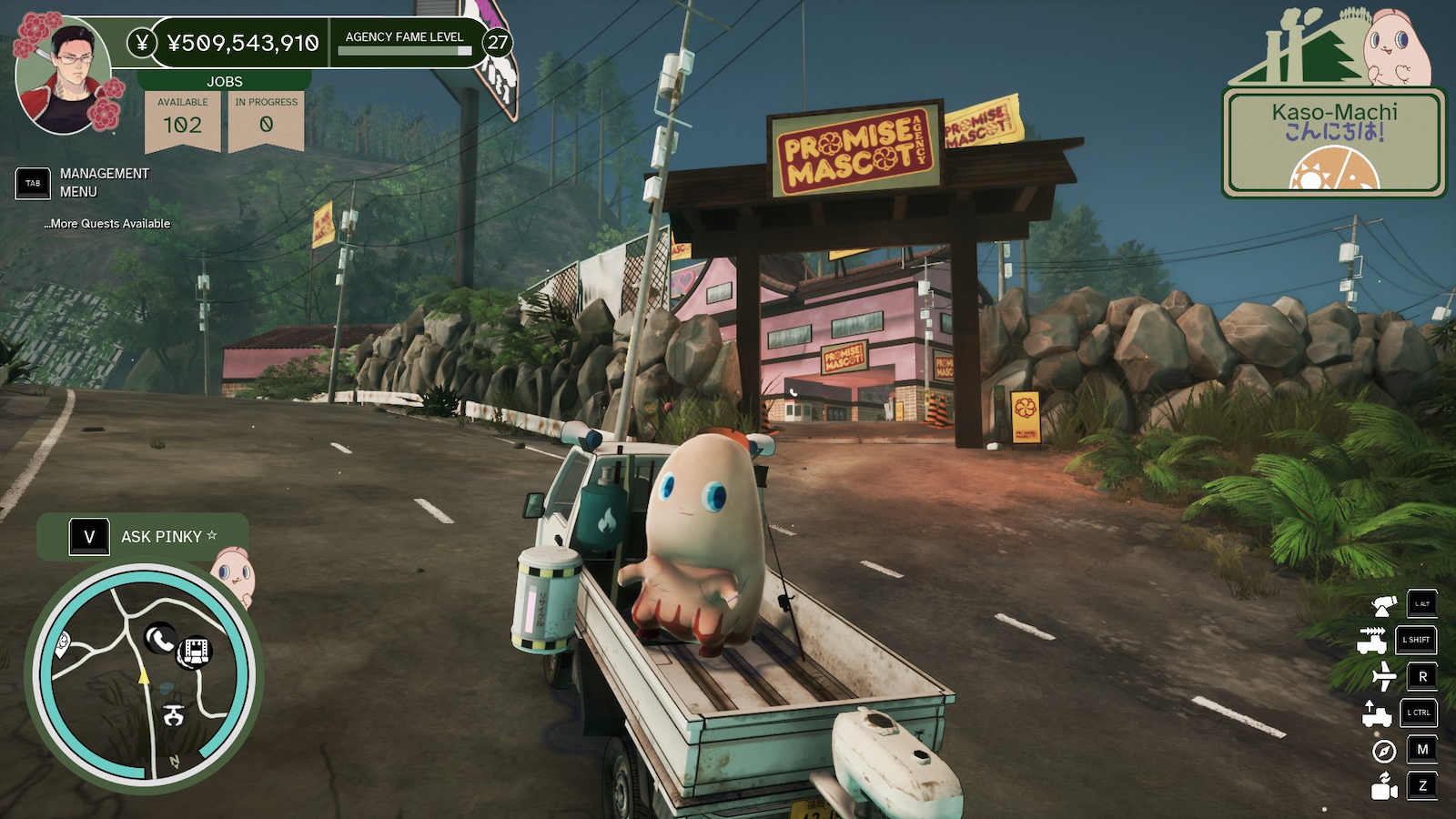Open the circular minimap
The image size is (1456, 819).
pos(143,675)
